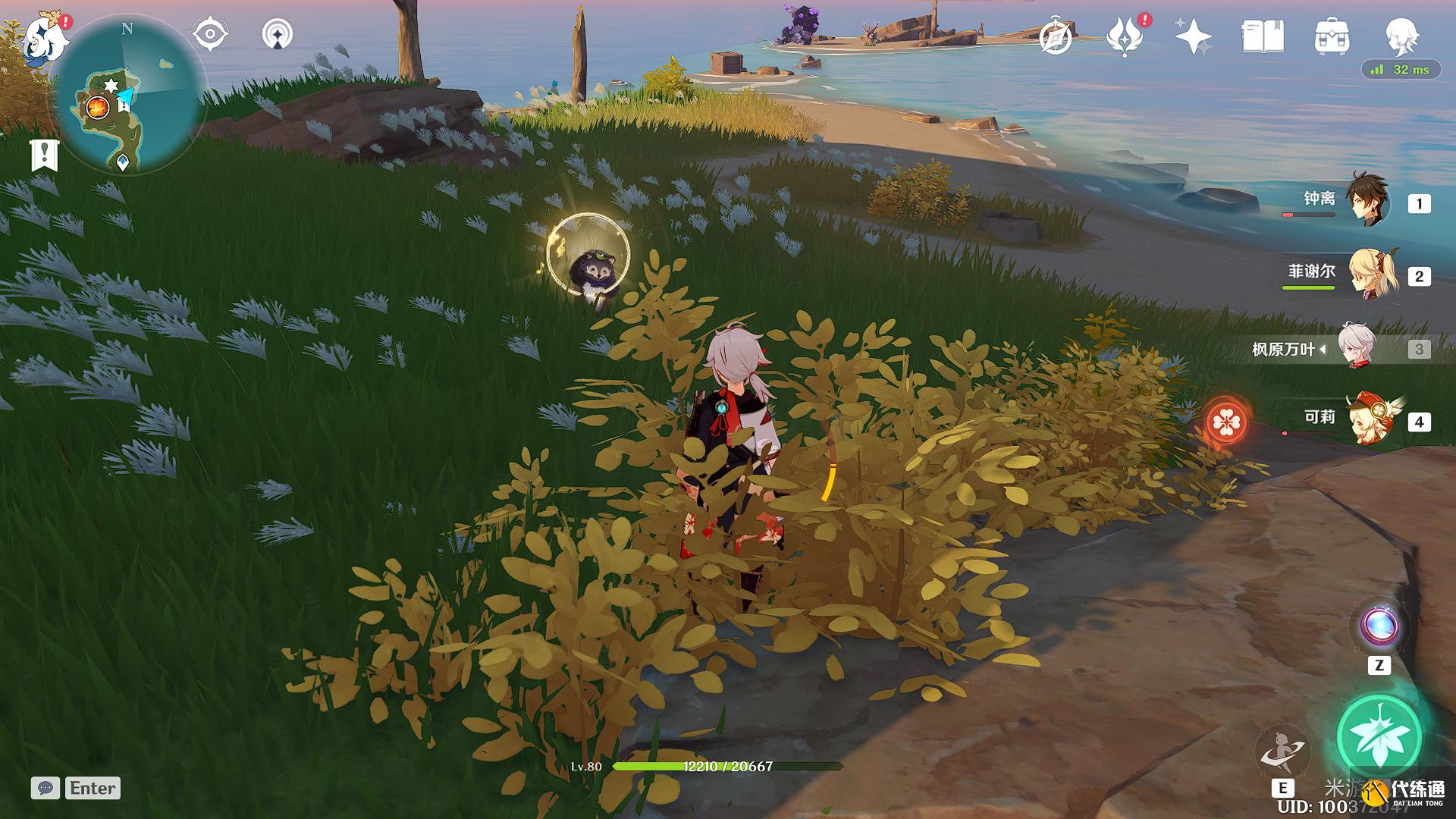Toggle the elemental sight eye icon
Screen dimensions: 1456x819
(x=209, y=34)
